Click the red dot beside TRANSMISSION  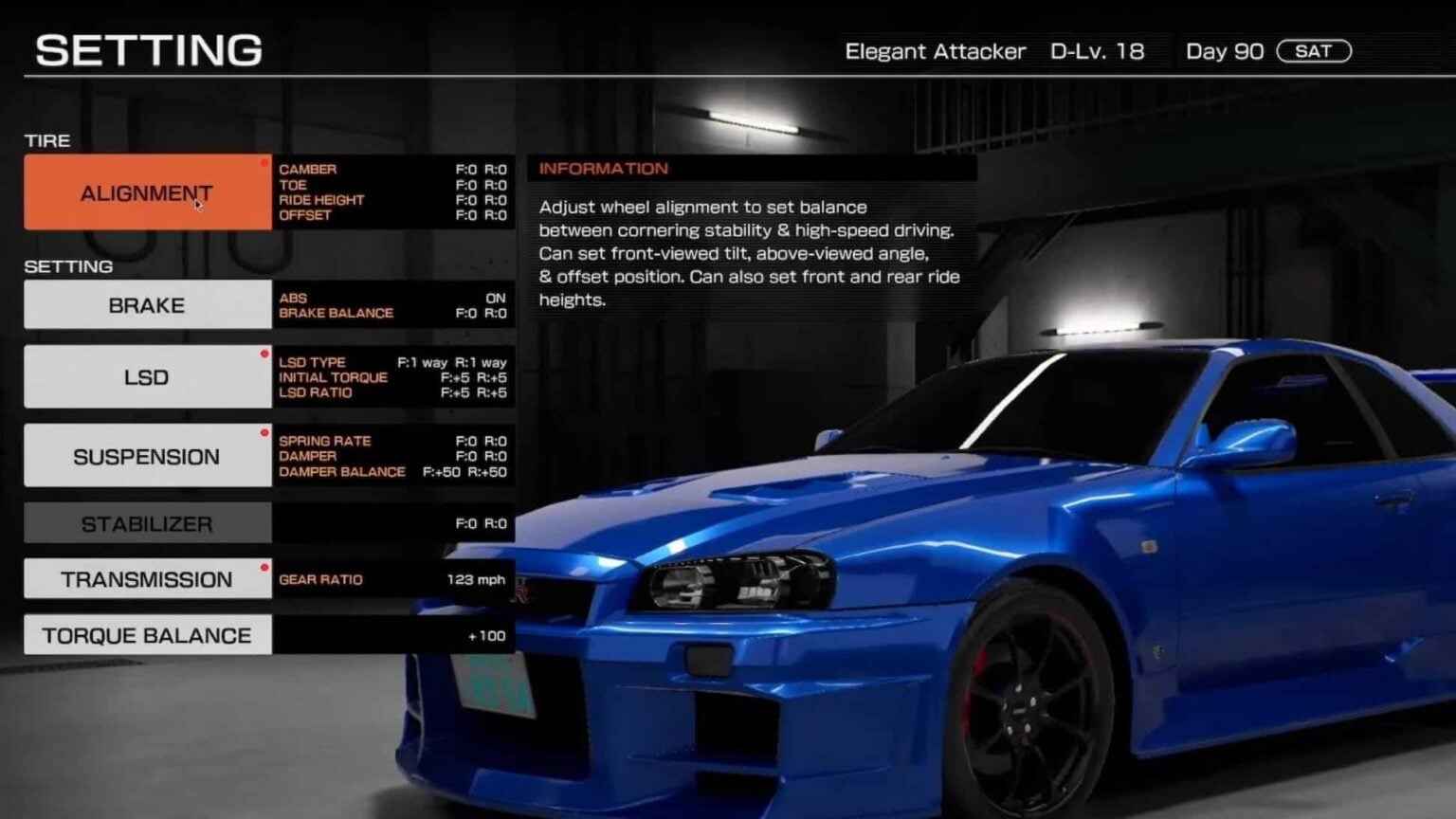click(x=265, y=566)
